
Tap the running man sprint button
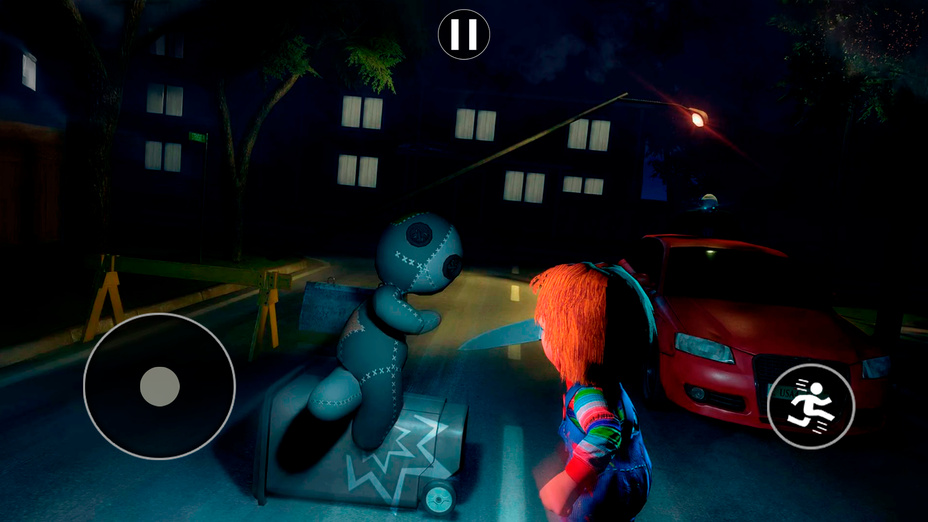click(810, 405)
